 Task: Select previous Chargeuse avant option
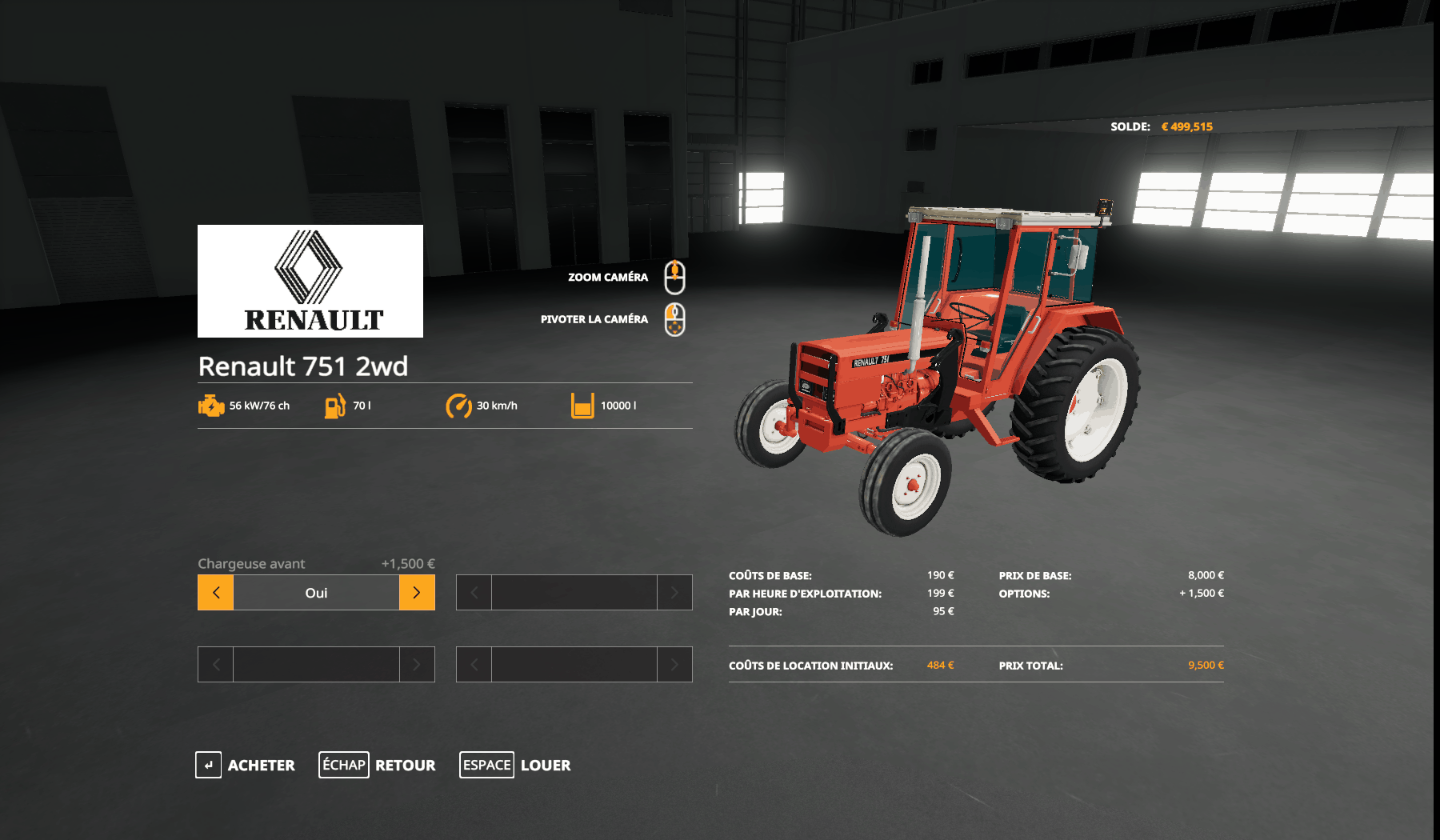click(x=216, y=593)
